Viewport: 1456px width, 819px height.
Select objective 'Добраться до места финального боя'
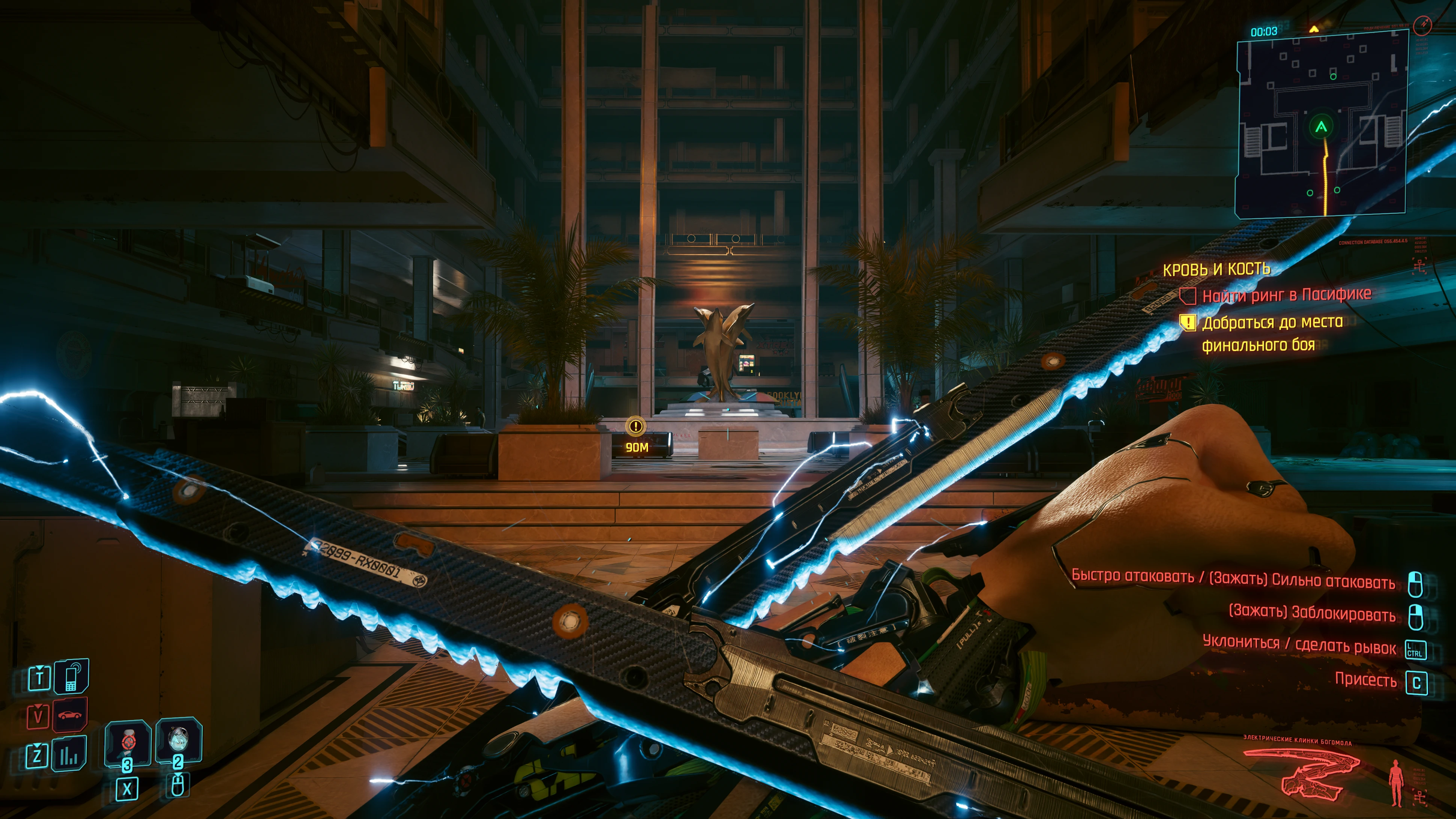[1272, 333]
